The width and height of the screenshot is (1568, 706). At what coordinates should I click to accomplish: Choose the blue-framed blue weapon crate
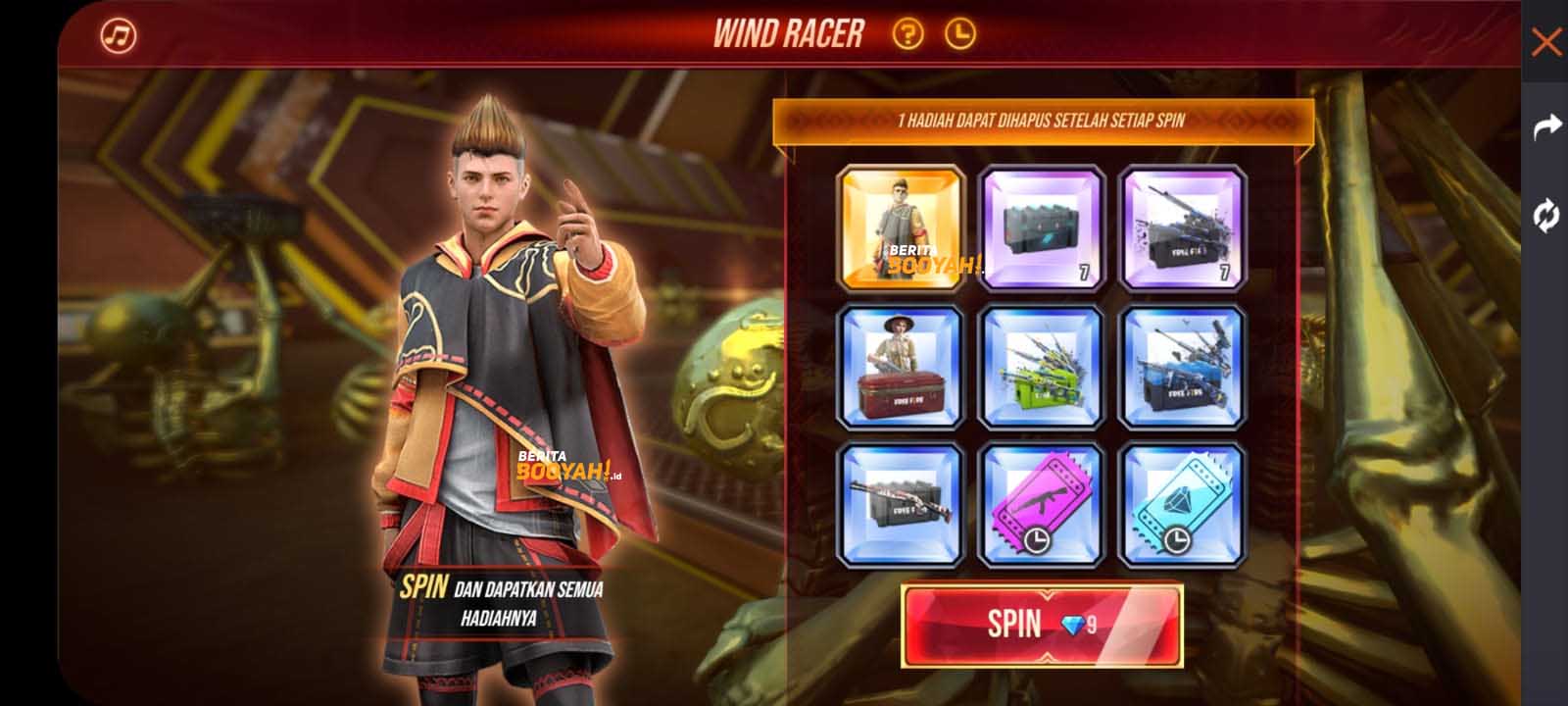[x=1183, y=368]
